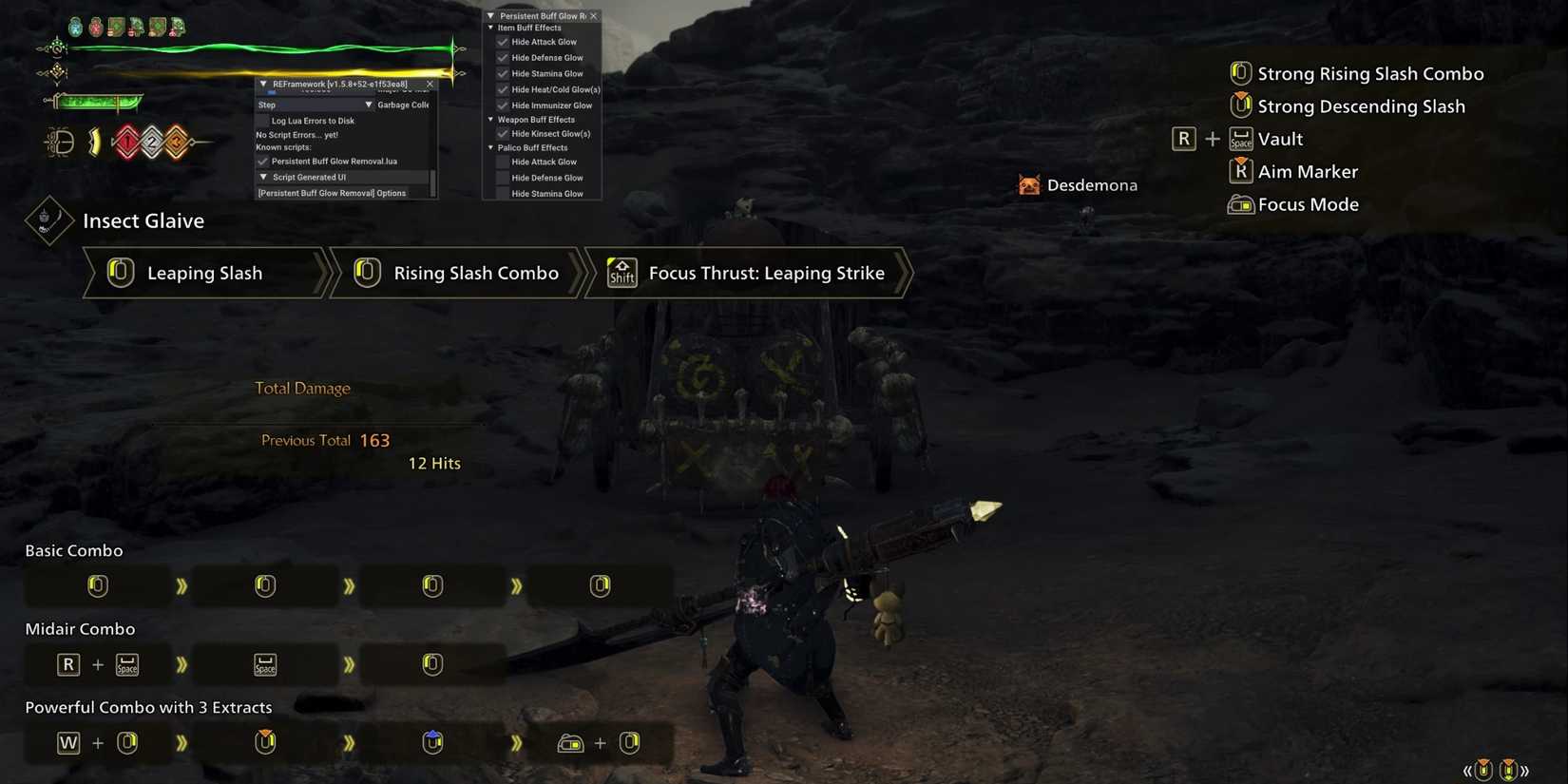The image size is (1568, 784).
Task: Collapse the Script Generated UI section
Action: pos(263,177)
